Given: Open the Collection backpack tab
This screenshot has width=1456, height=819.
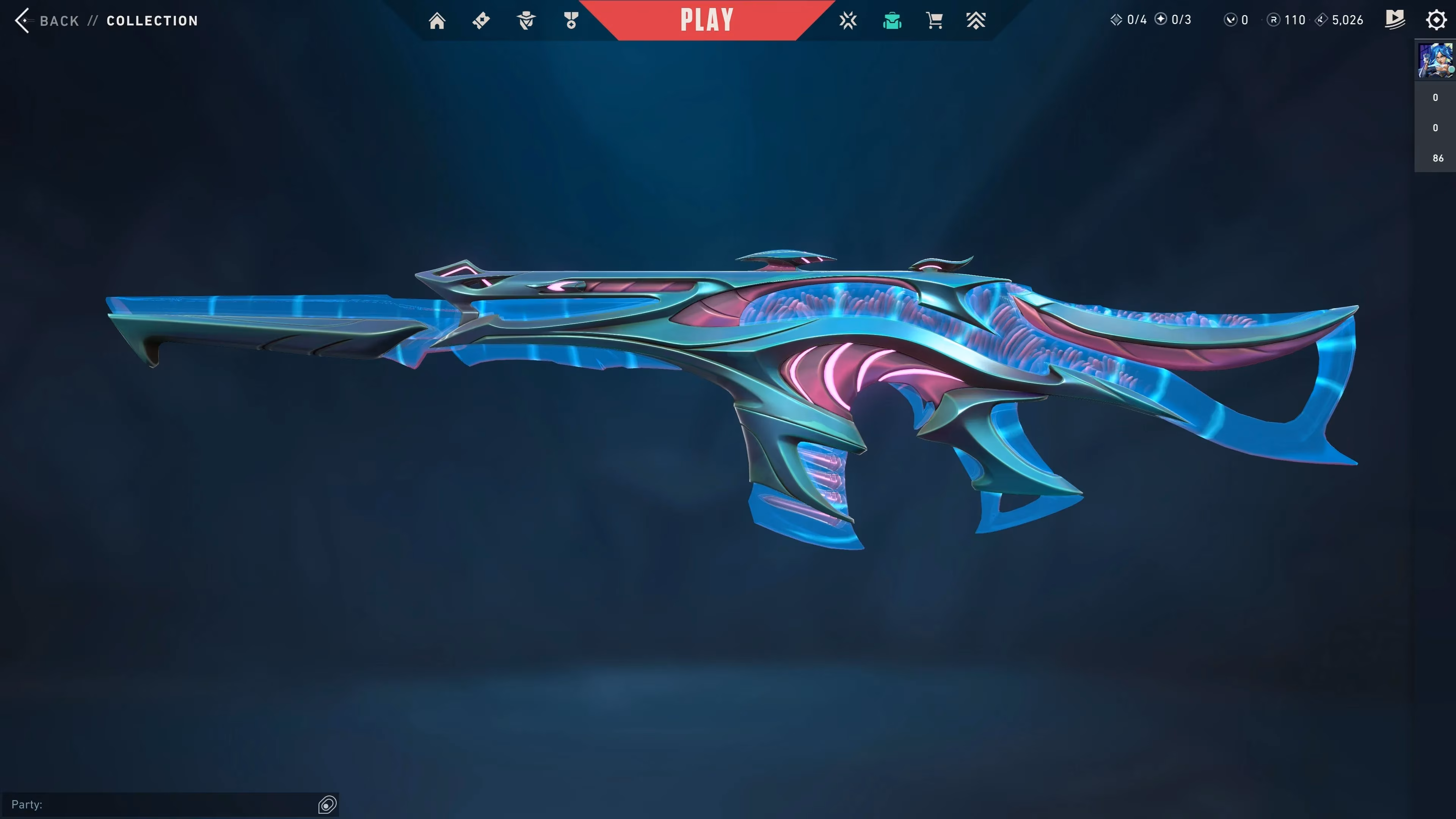Looking at the screenshot, I should tap(892, 20).
